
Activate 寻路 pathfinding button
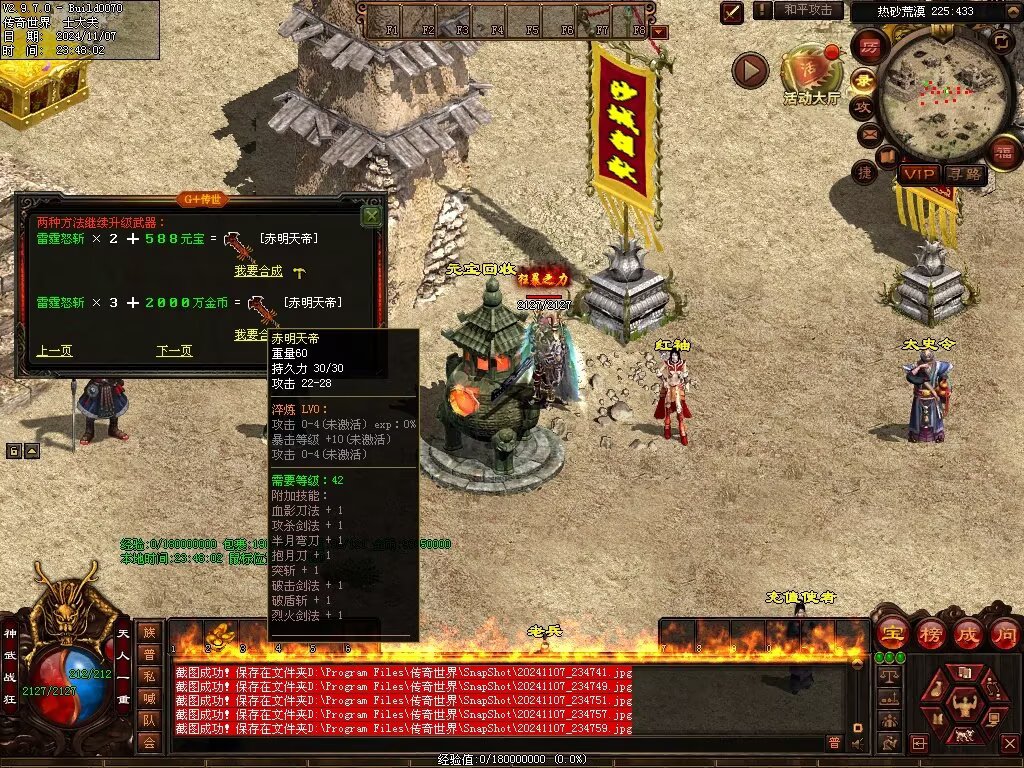point(965,174)
